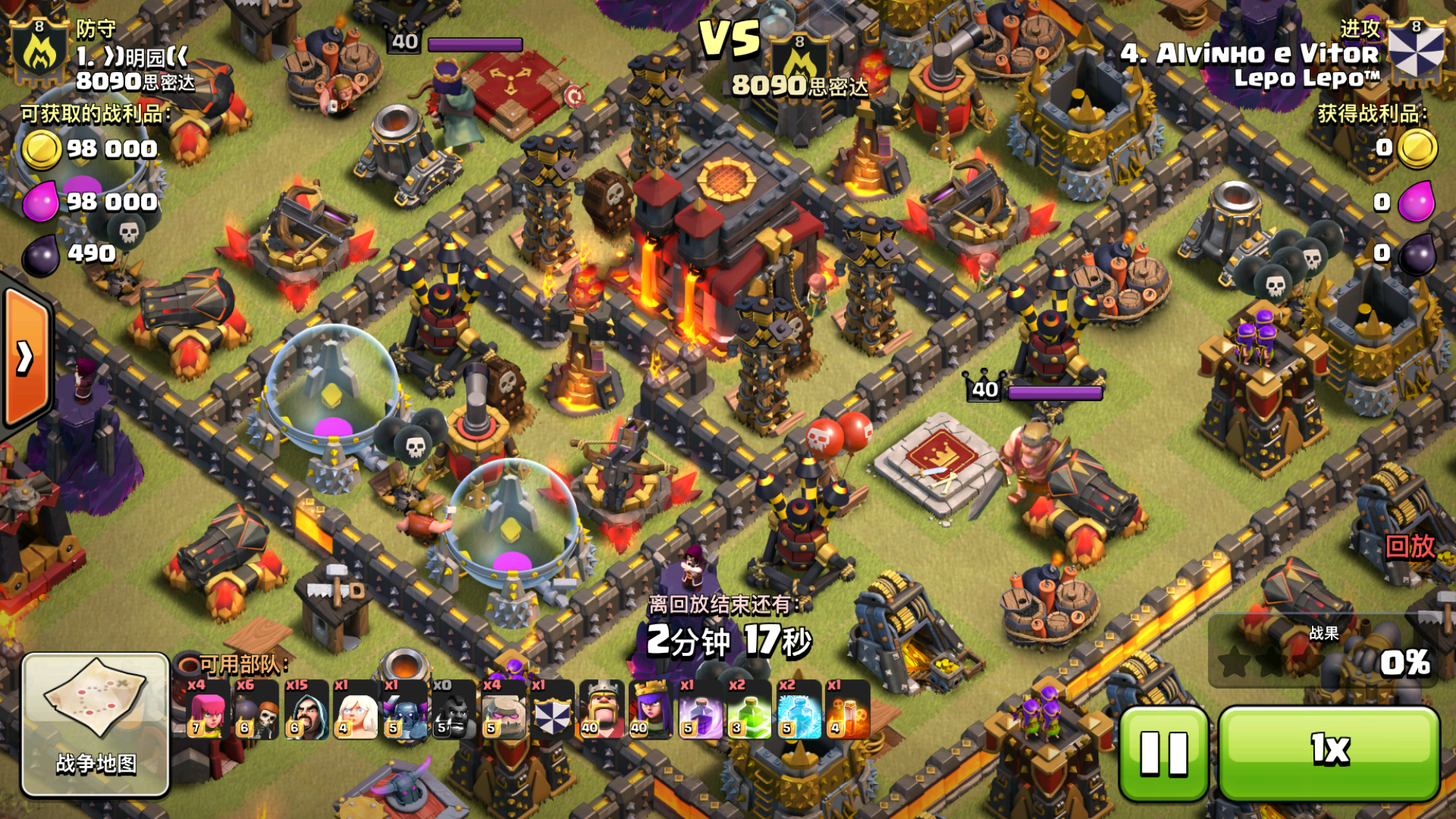Expand the orange arrow side panel
1456x819 pixels.
pos(26,357)
